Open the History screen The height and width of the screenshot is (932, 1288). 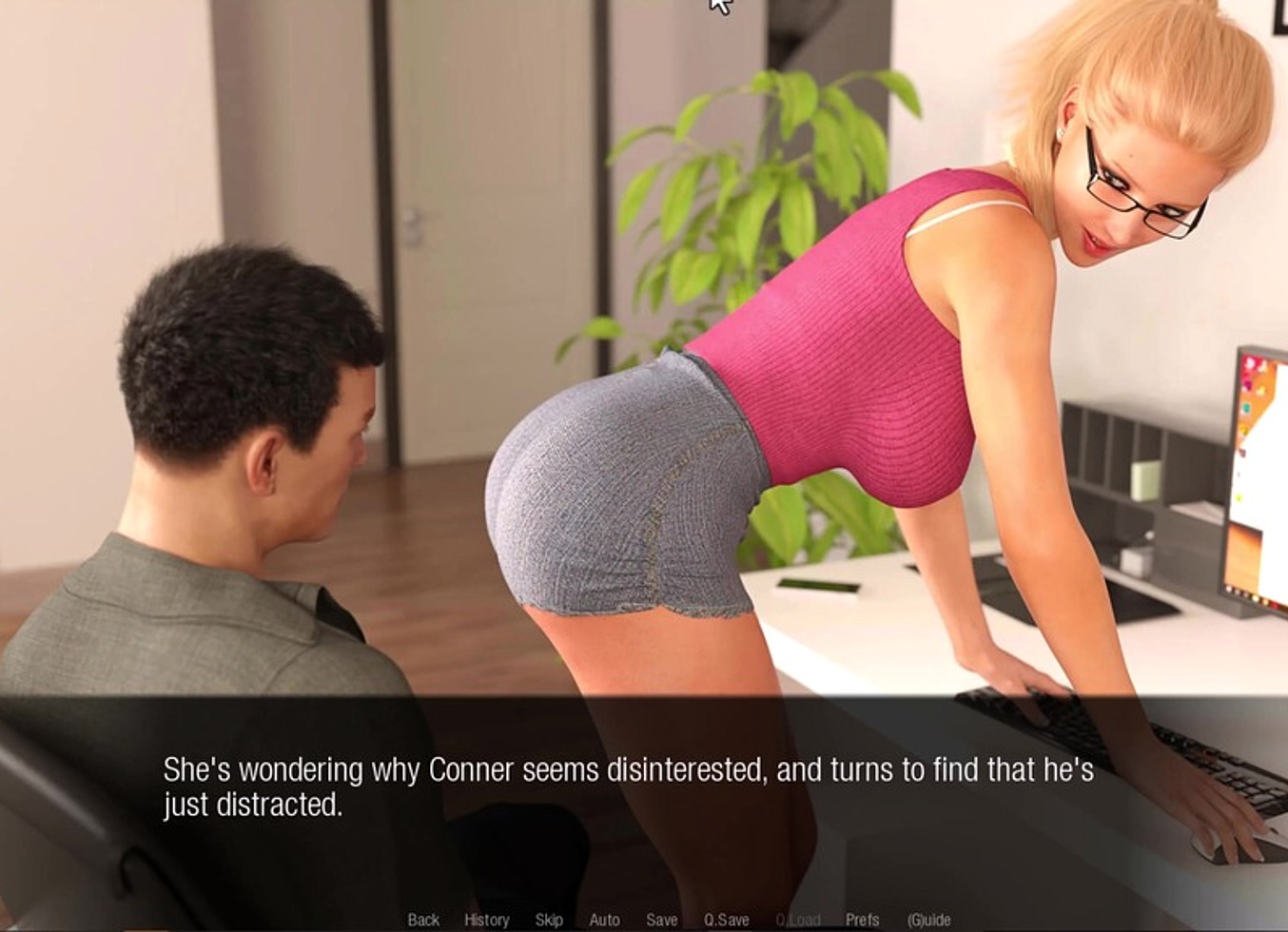[x=488, y=920]
